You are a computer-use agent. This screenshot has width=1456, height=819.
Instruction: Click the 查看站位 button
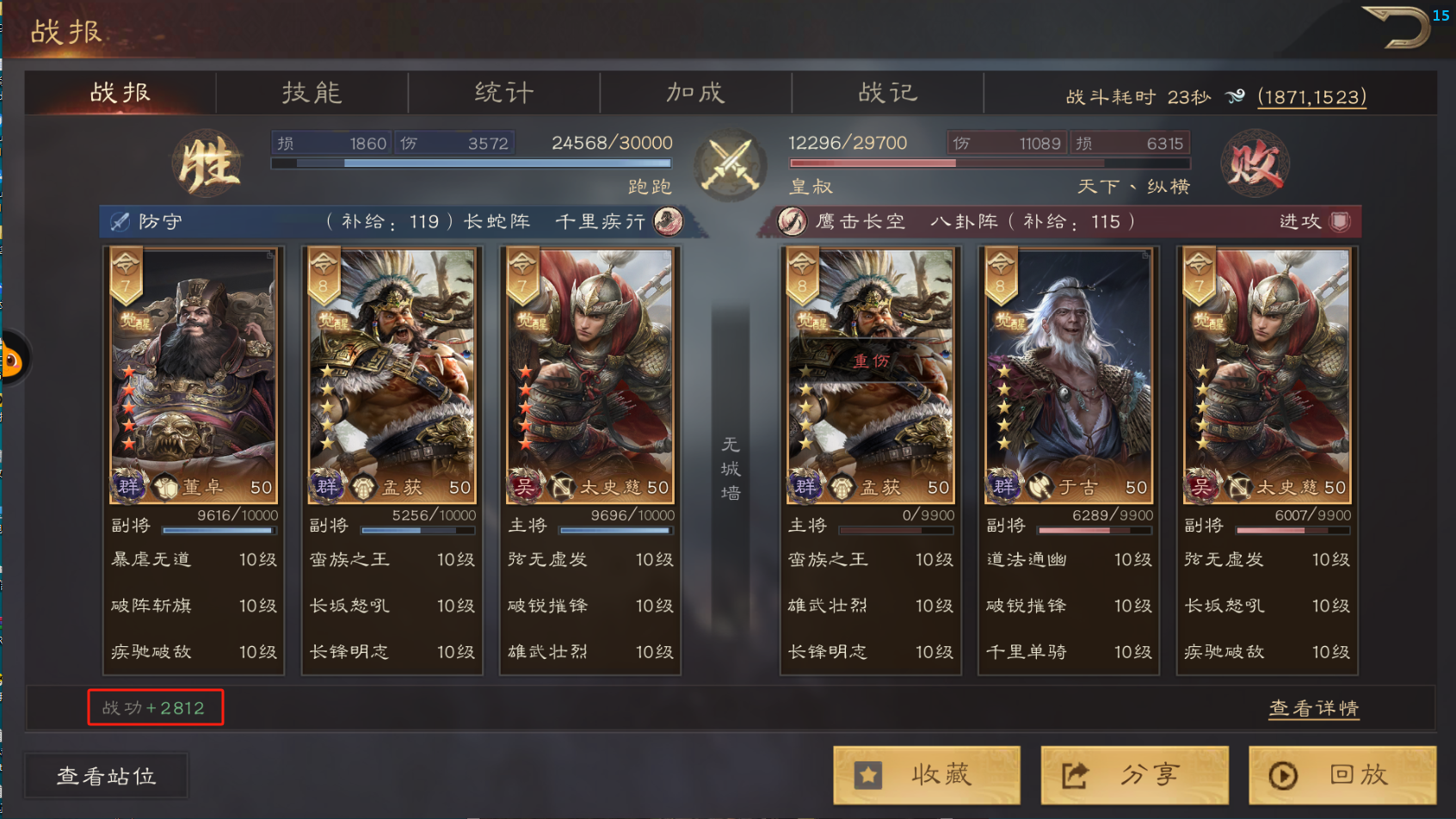pos(106,775)
